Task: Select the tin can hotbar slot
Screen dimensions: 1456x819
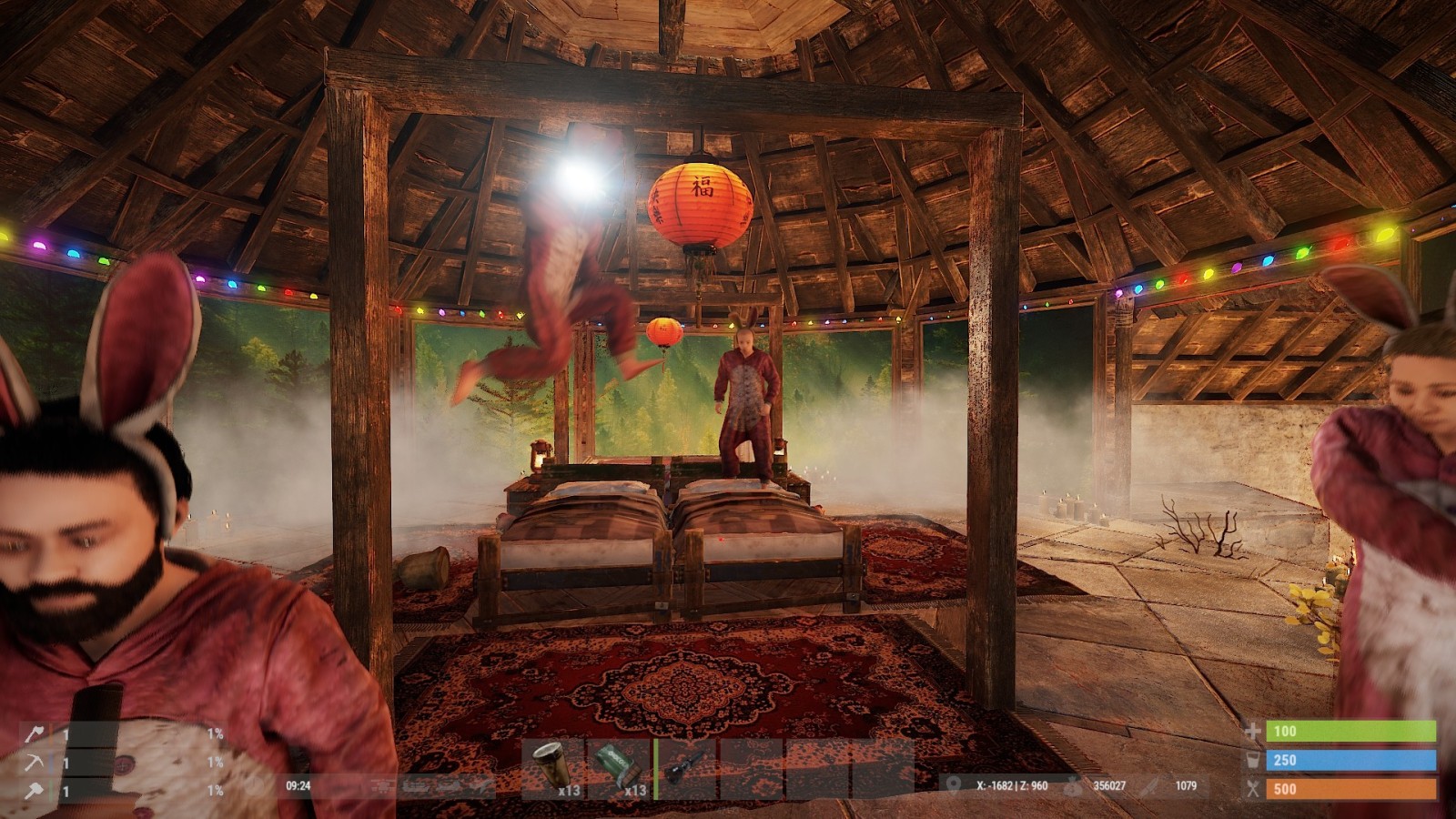Action: click(553, 768)
